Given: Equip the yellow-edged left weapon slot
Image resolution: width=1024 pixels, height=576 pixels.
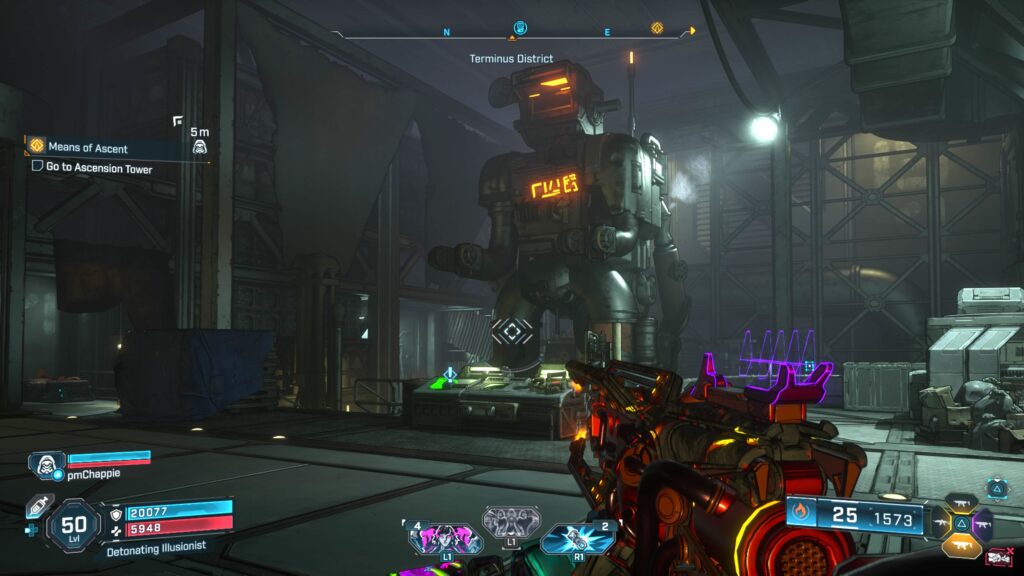Looking at the screenshot, I should (x=939, y=522).
